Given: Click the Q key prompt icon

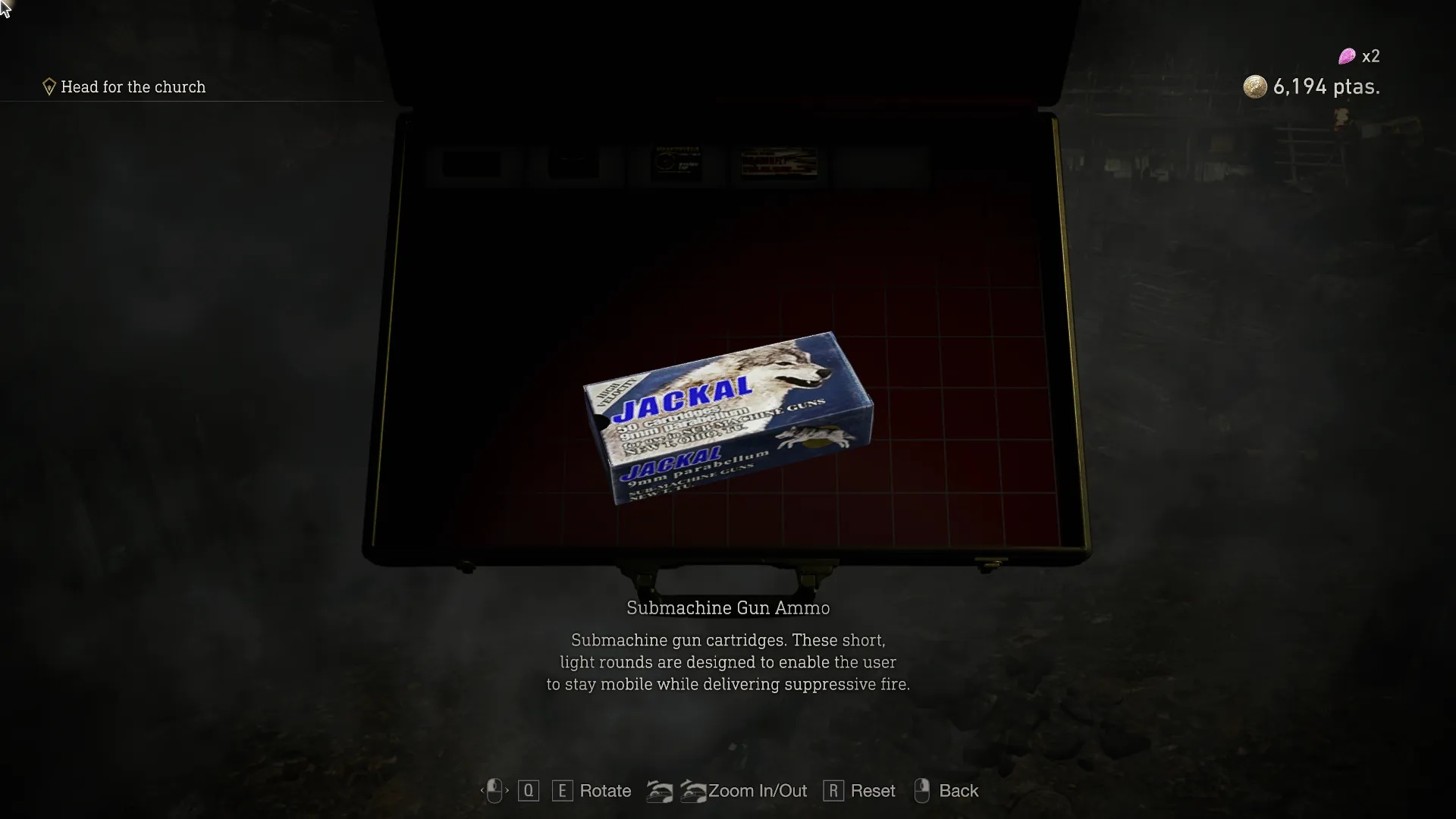Looking at the screenshot, I should tap(529, 791).
